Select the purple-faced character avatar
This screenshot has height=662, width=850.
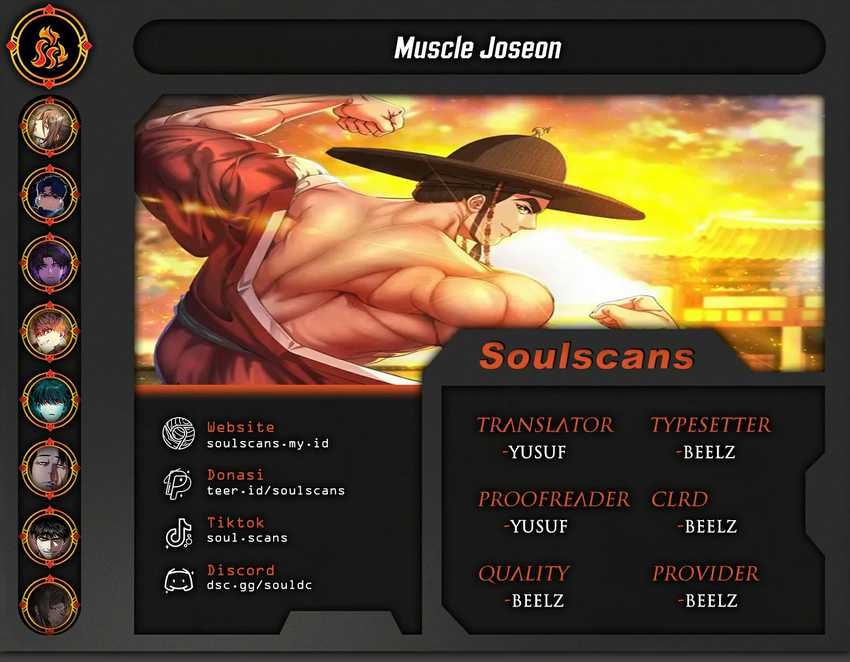click(x=49, y=262)
